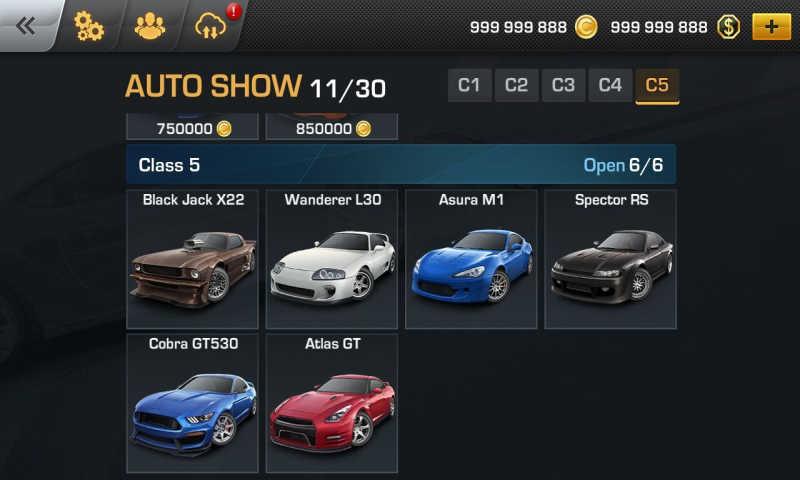Viewport: 800px width, 480px height.
Task: Choose the Cobra GT530 car
Action: (193, 403)
